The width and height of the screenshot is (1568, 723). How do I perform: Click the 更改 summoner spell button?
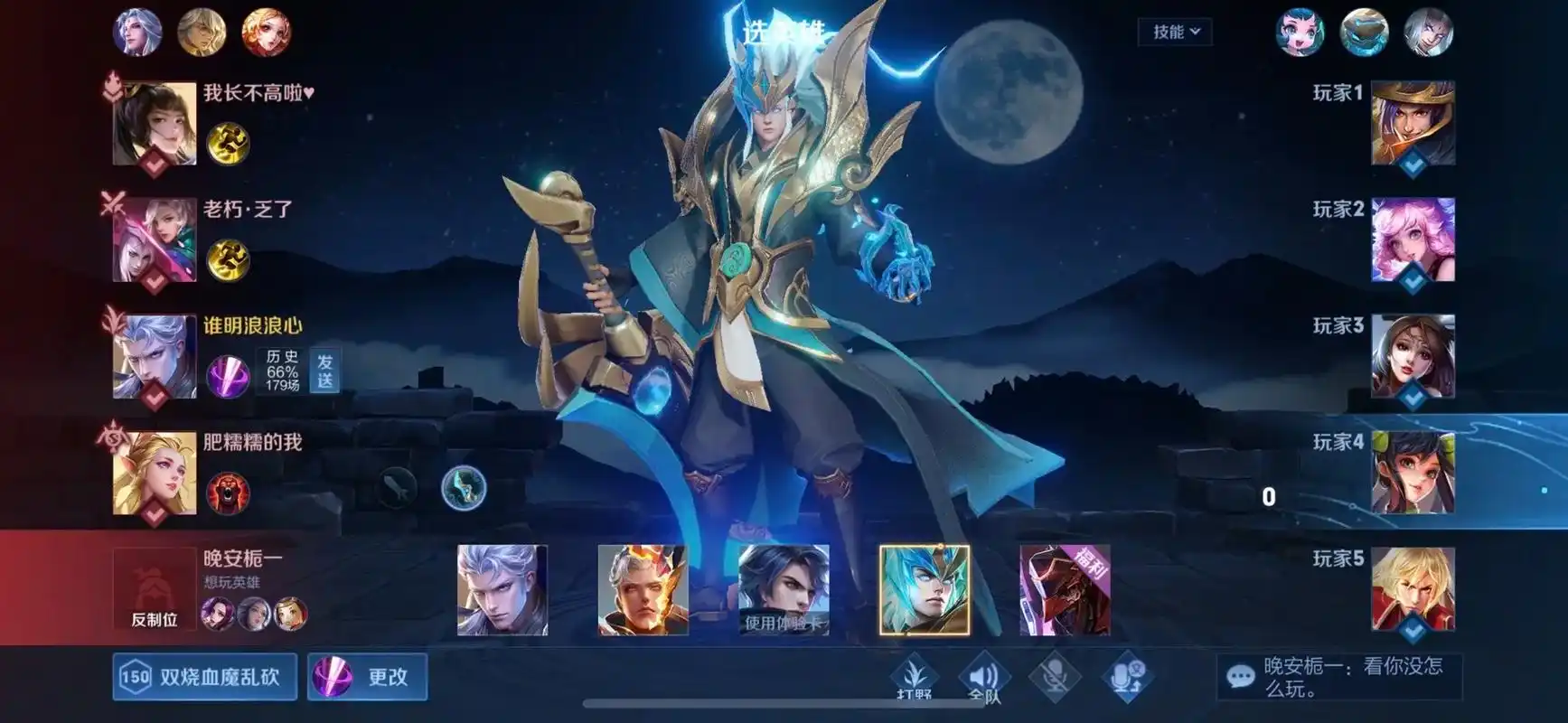[x=367, y=677]
